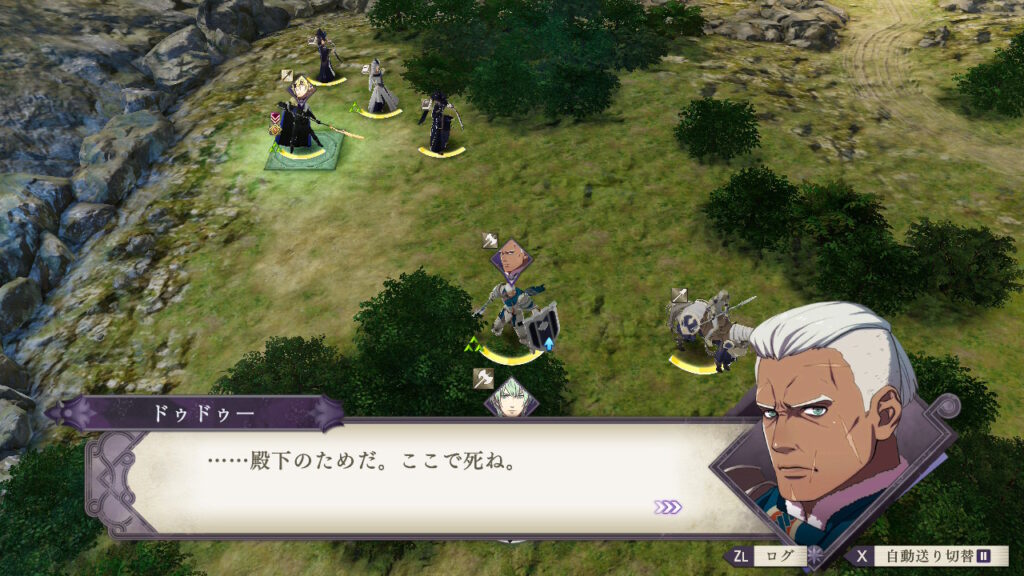Select Dedue's portrait marker above the armored unit
Image resolution: width=1024 pixels, height=576 pixels.
[511, 259]
